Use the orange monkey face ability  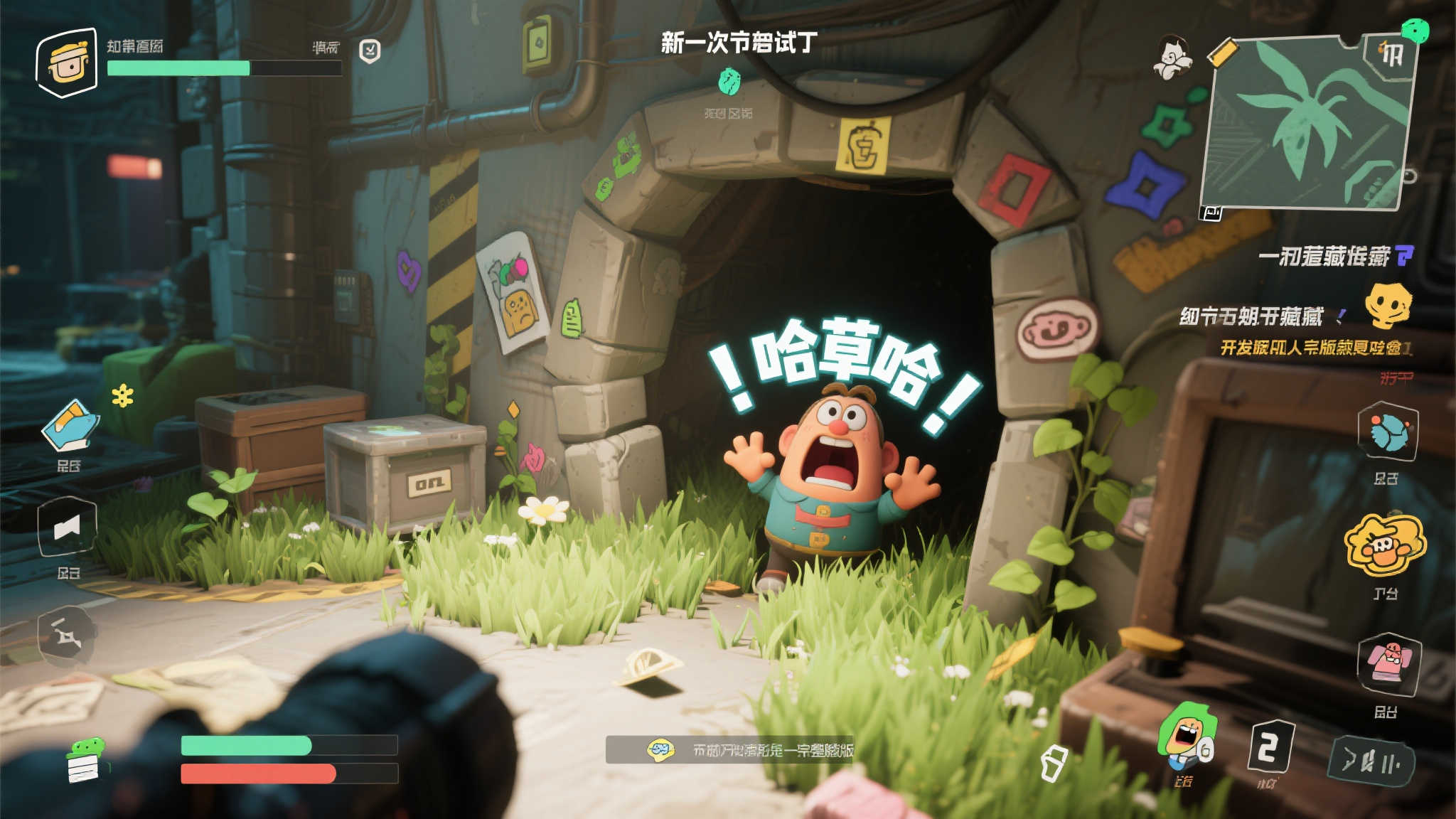(x=1384, y=545)
